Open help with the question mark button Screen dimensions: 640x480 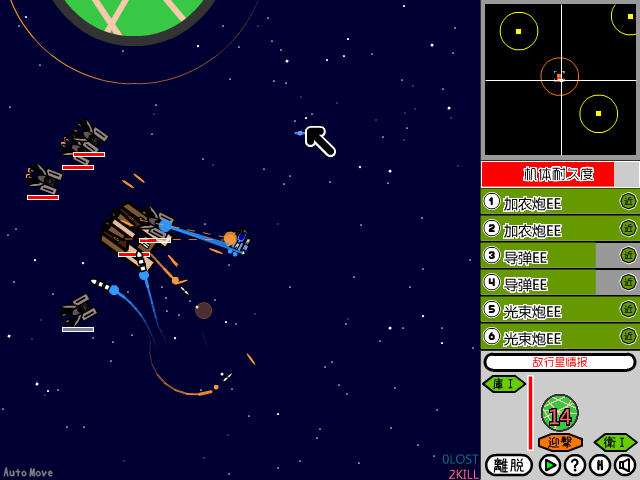[x=575, y=465]
